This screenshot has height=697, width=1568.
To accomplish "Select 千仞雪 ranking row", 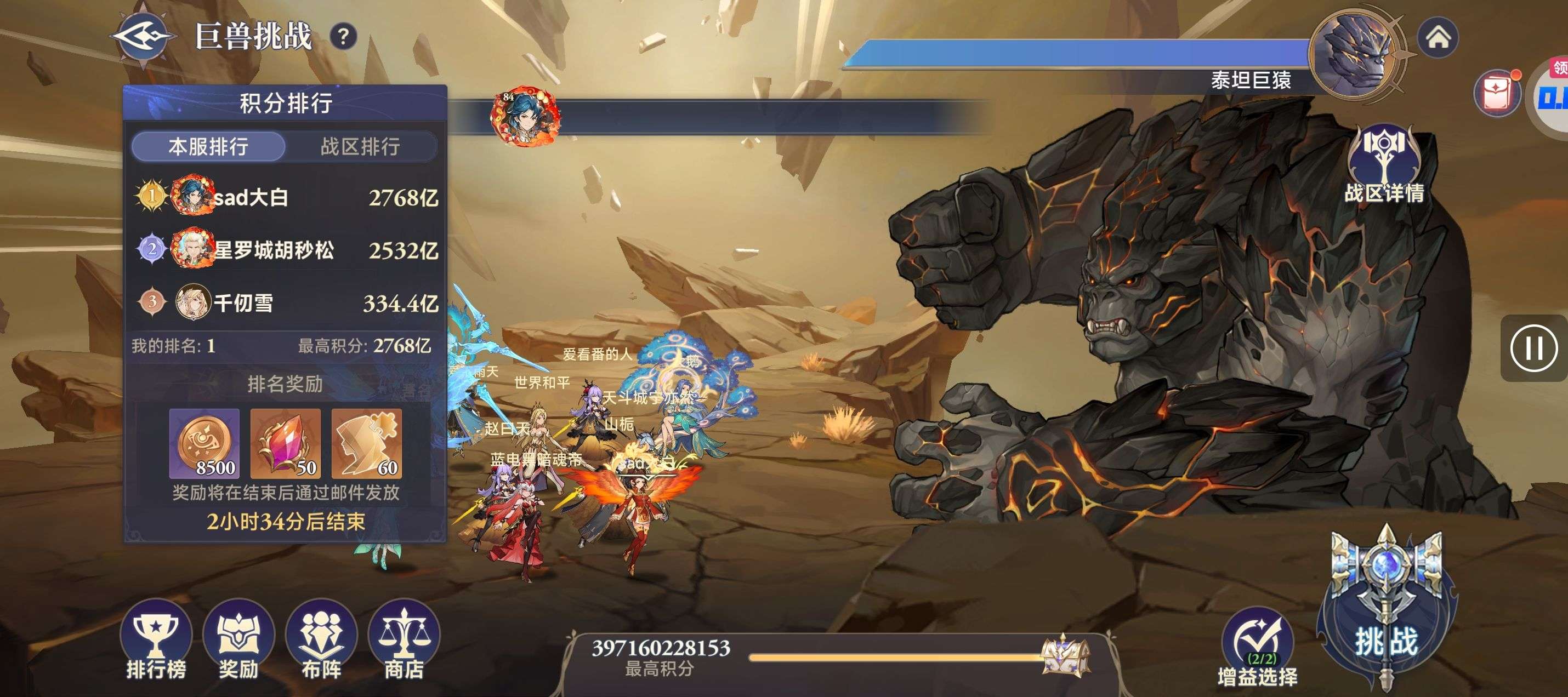I will (285, 302).
